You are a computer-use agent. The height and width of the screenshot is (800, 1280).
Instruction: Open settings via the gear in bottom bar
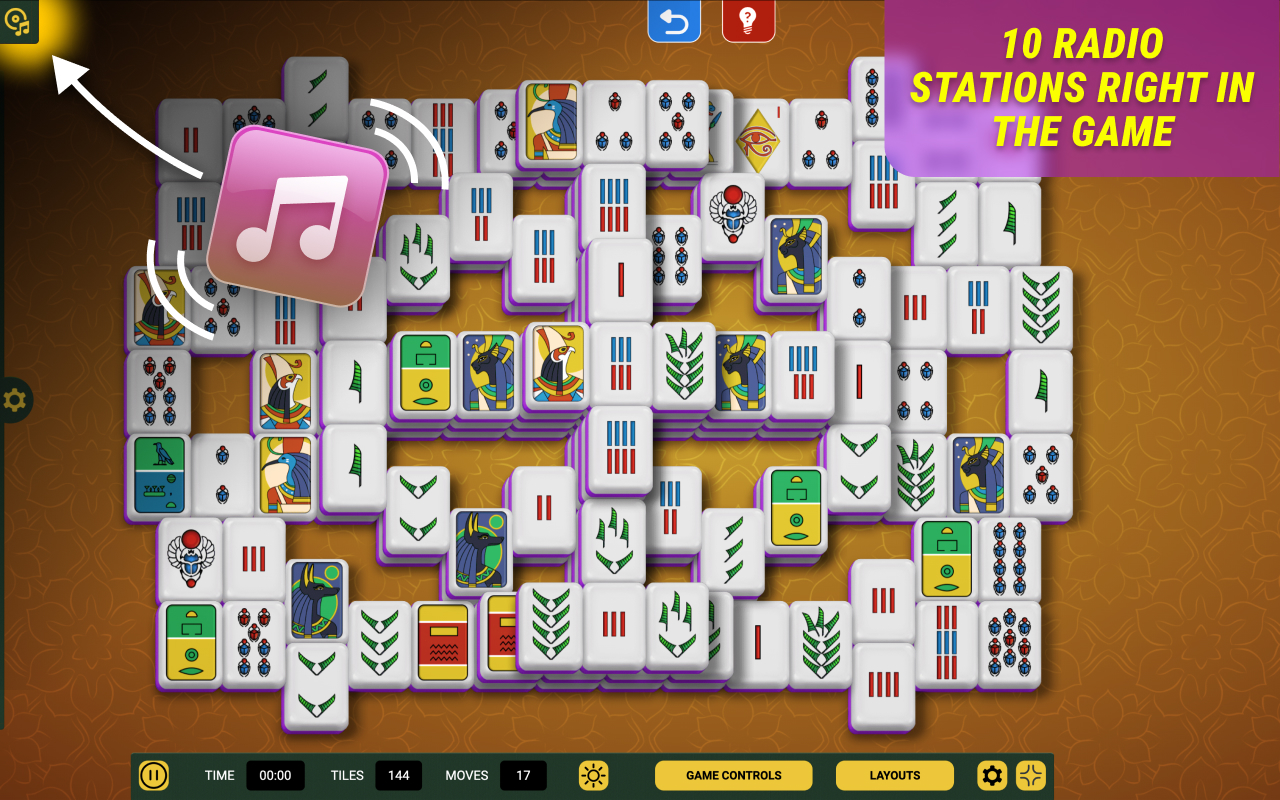[992, 775]
